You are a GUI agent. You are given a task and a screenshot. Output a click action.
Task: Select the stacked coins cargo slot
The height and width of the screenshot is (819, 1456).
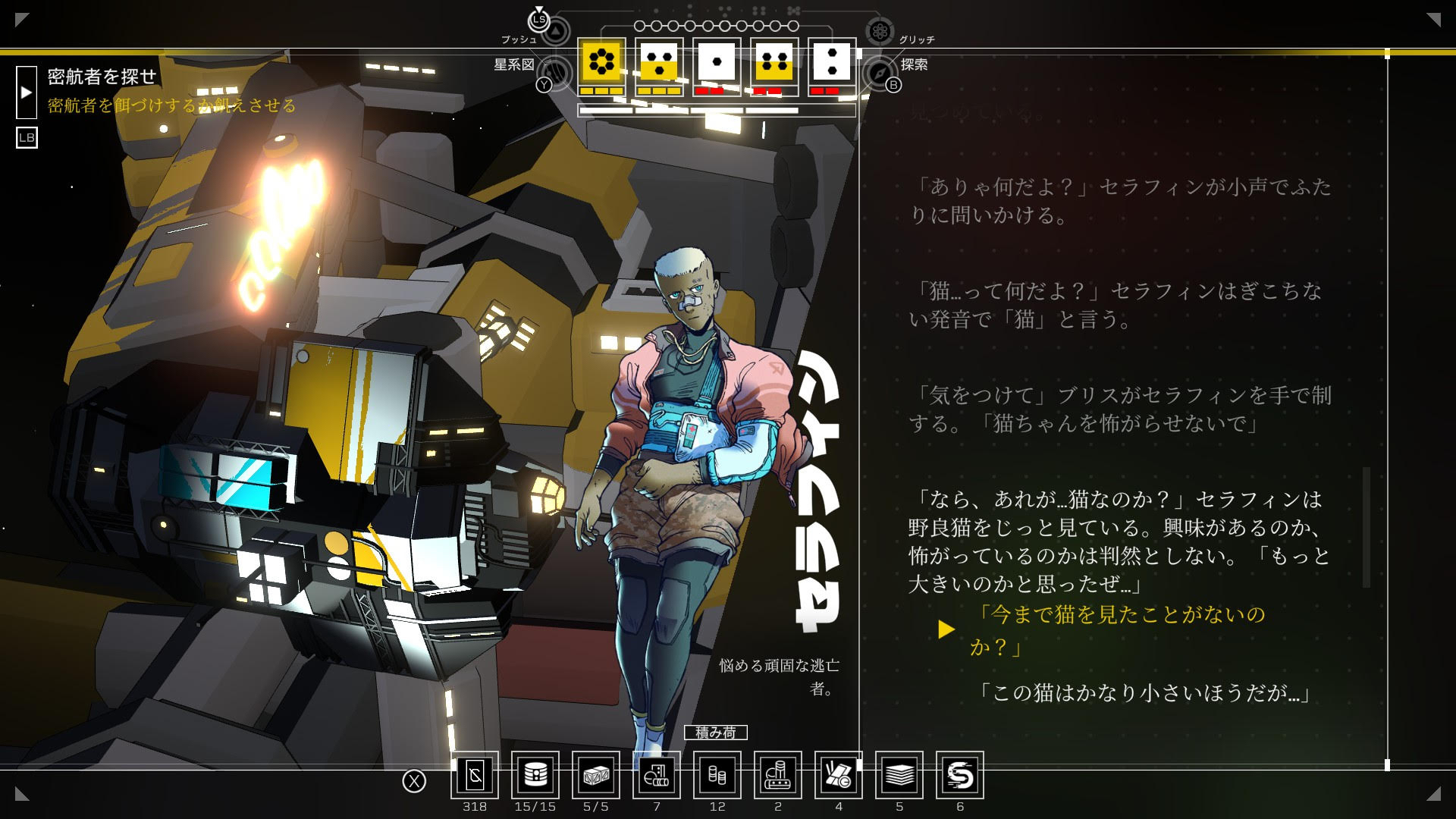tap(717, 775)
